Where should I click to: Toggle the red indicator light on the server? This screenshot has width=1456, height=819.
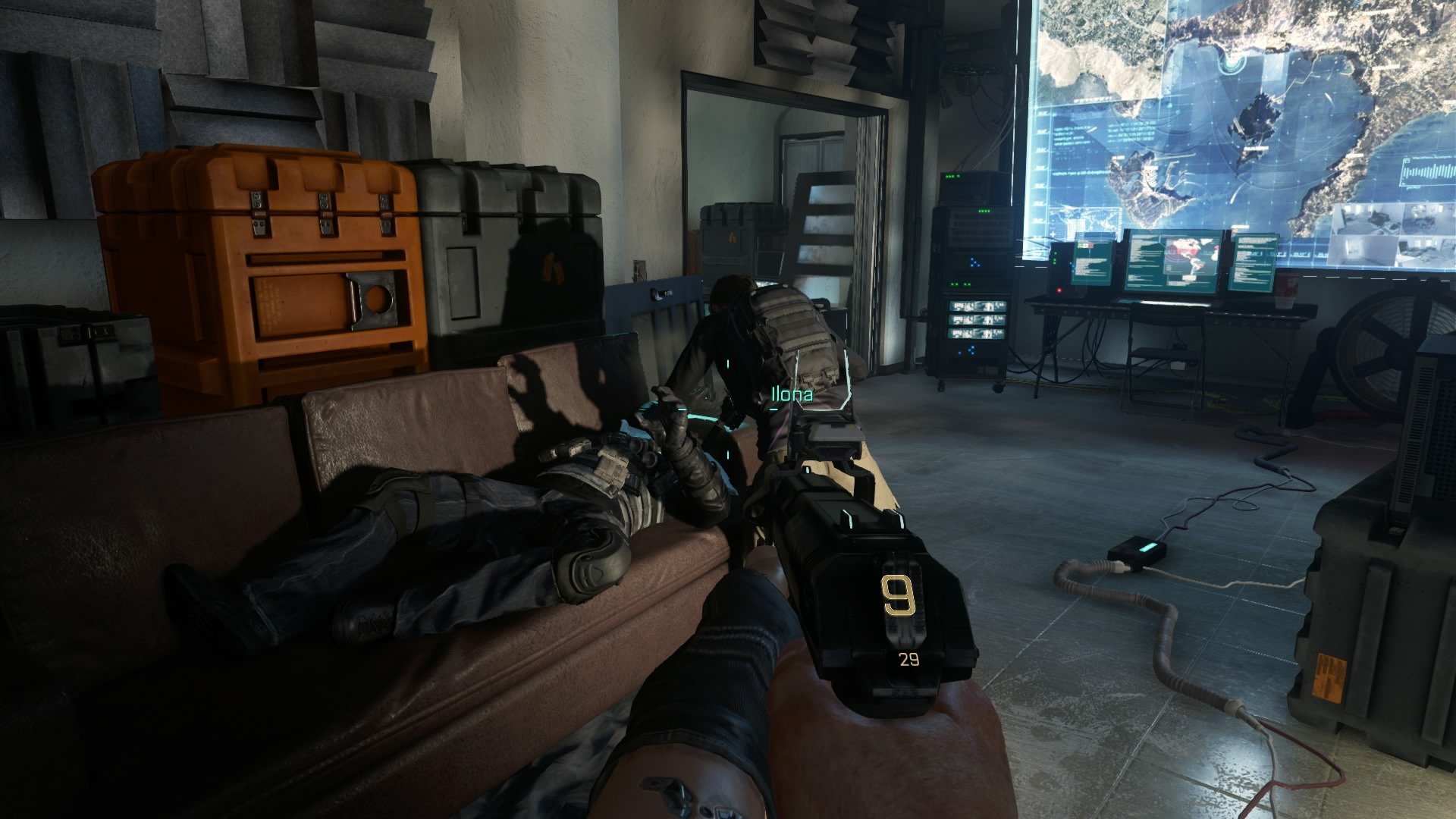tap(1059, 290)
